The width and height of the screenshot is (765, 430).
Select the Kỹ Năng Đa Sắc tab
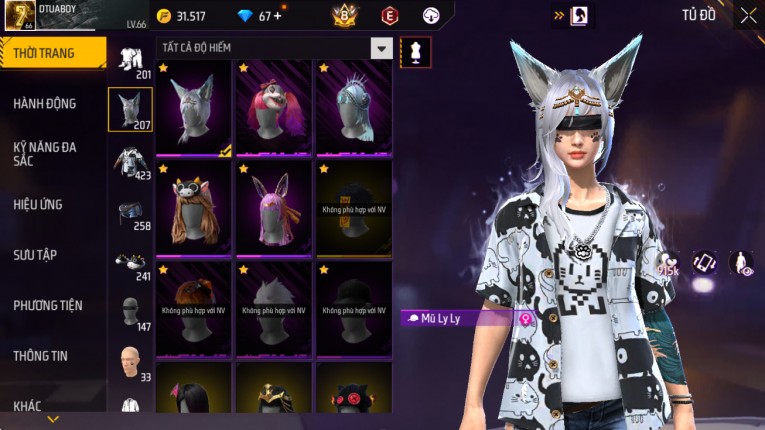pyautogui.click(x=46, y=153)
